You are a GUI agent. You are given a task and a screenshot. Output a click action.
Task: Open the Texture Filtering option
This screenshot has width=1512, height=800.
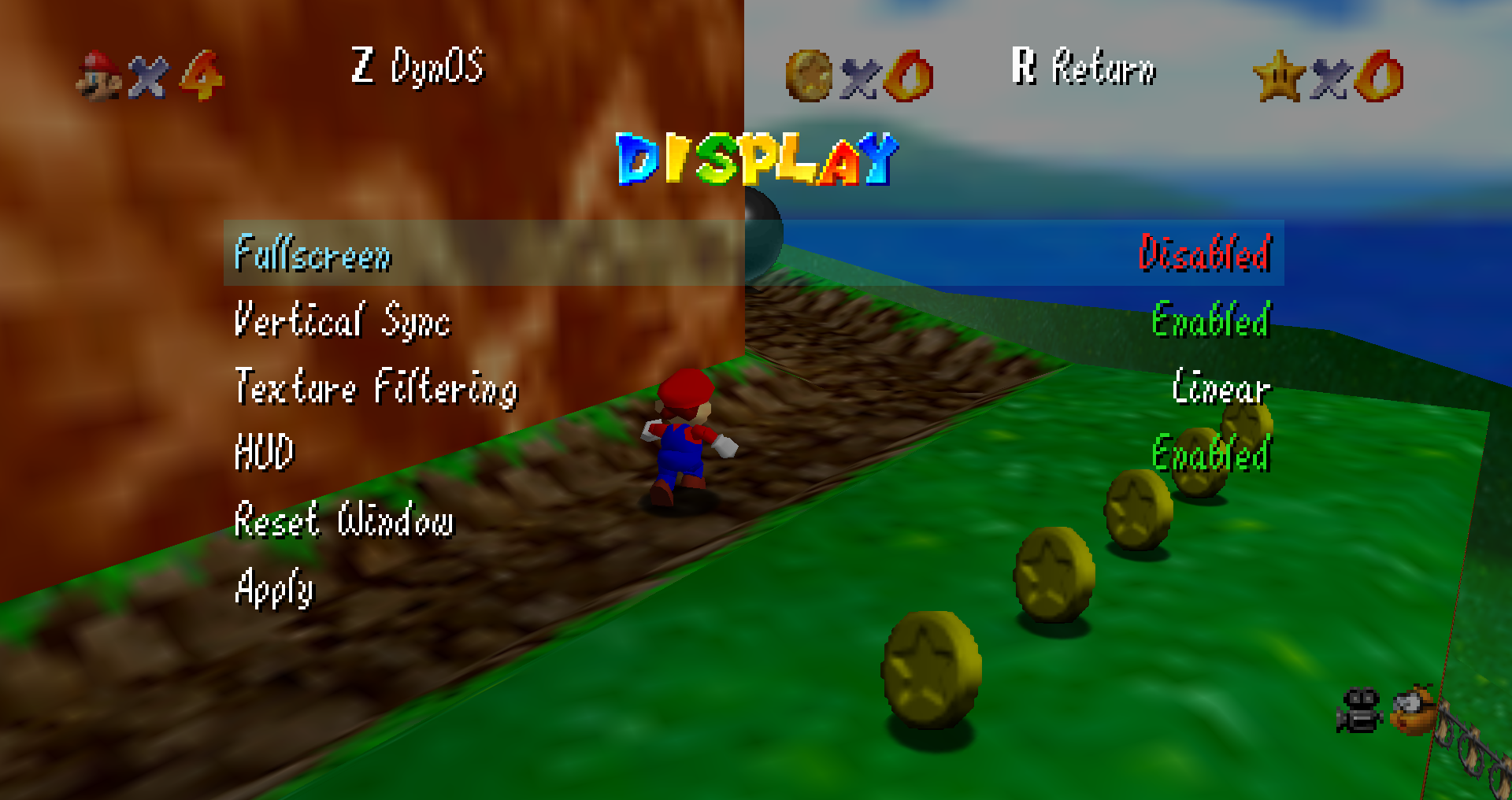[x=376, y=387]
